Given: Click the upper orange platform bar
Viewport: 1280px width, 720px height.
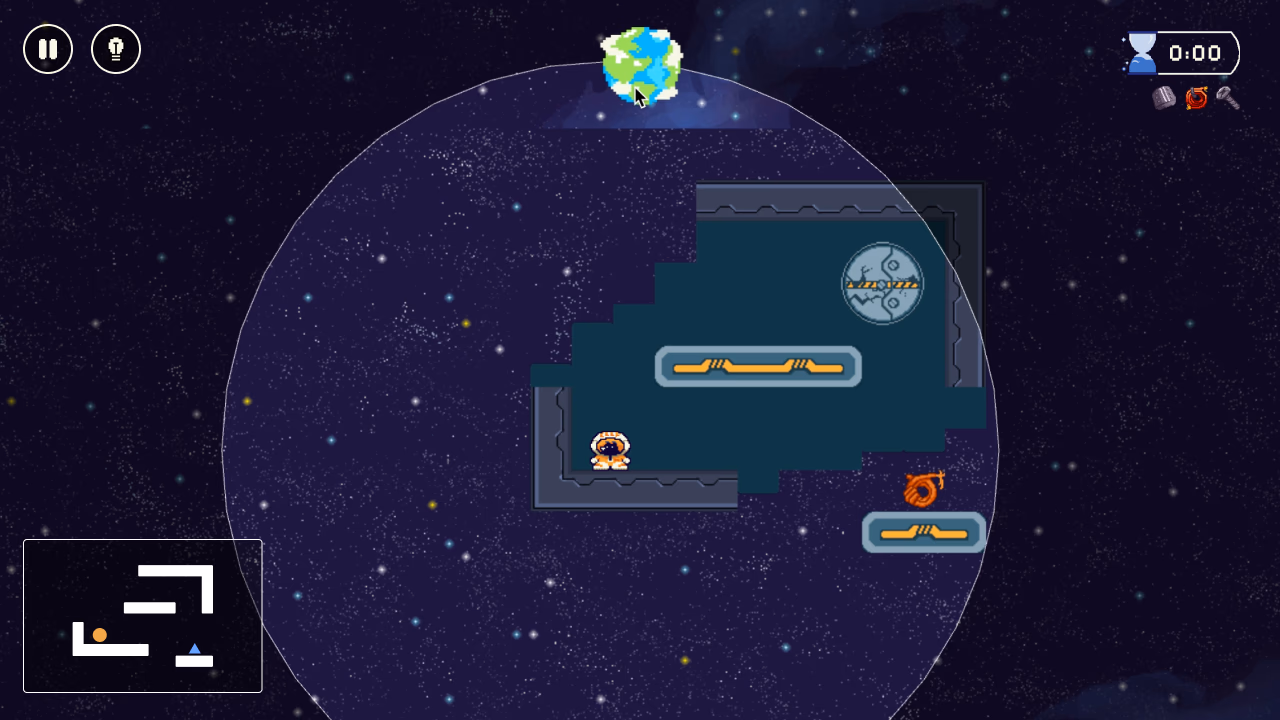Looking at the screenshot, I should (758, 366).
